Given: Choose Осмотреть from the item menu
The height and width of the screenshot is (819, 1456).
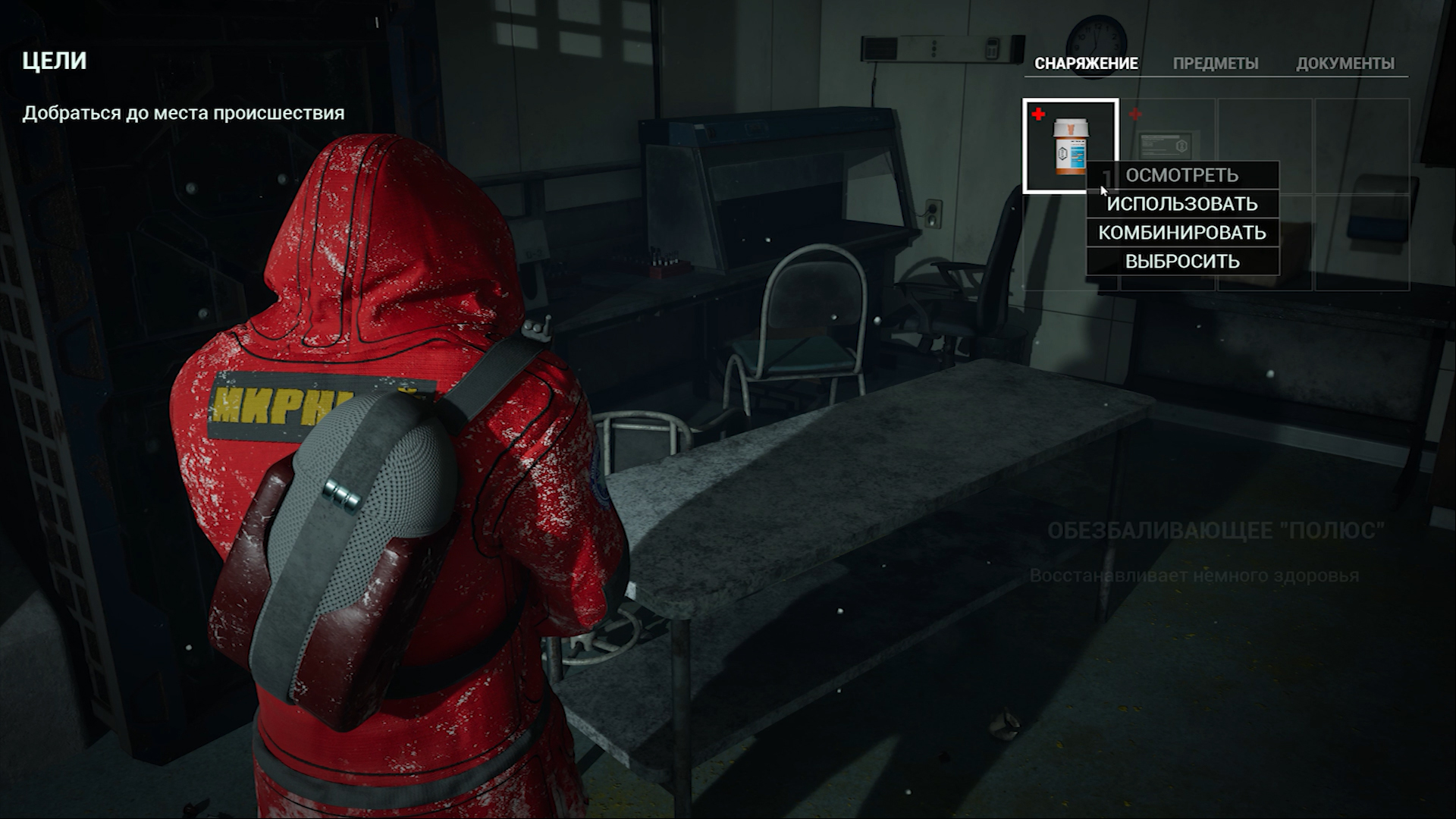Looking at the screenshot, I should 1182,175.
